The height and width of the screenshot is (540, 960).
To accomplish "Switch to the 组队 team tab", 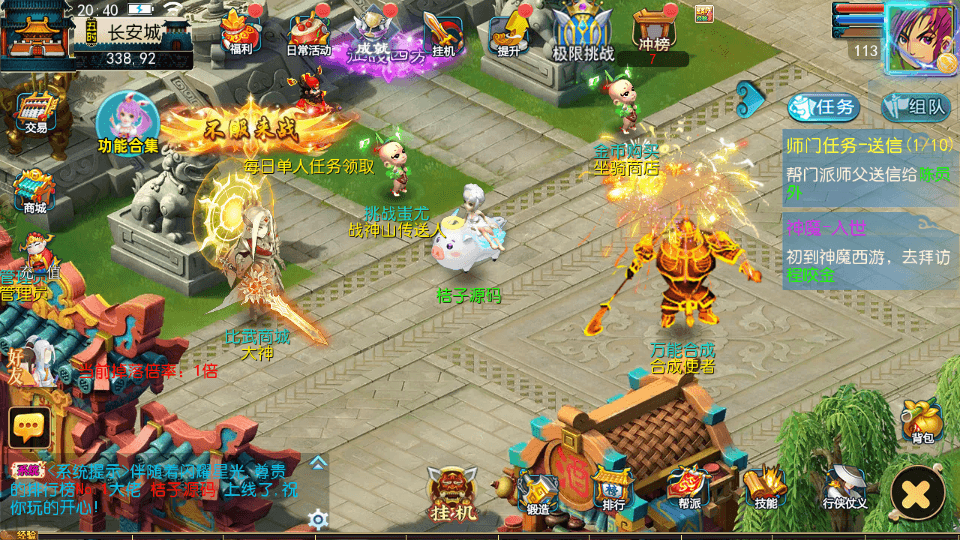I will pos(915,107).
